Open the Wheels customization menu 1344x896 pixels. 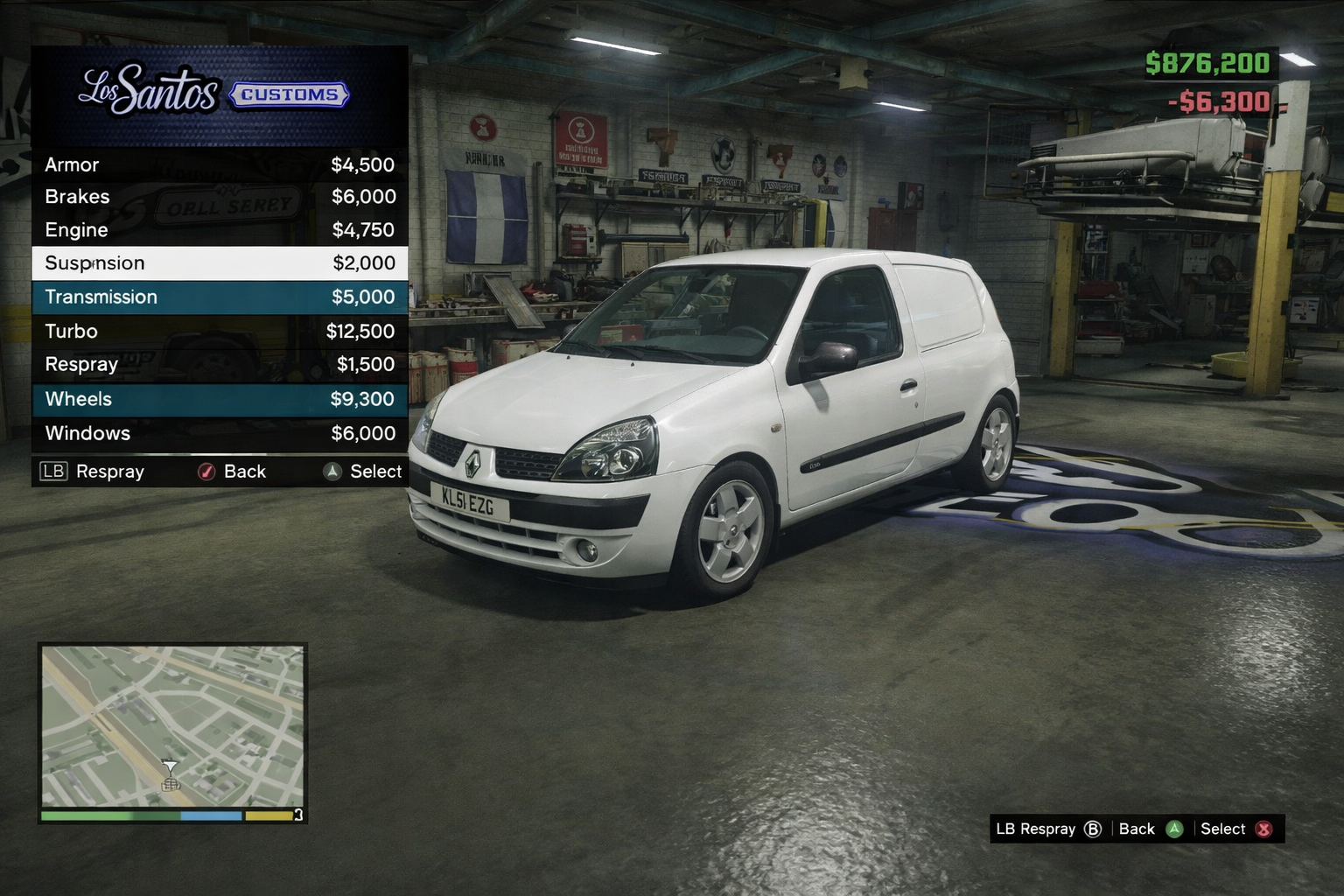[219, 399]
